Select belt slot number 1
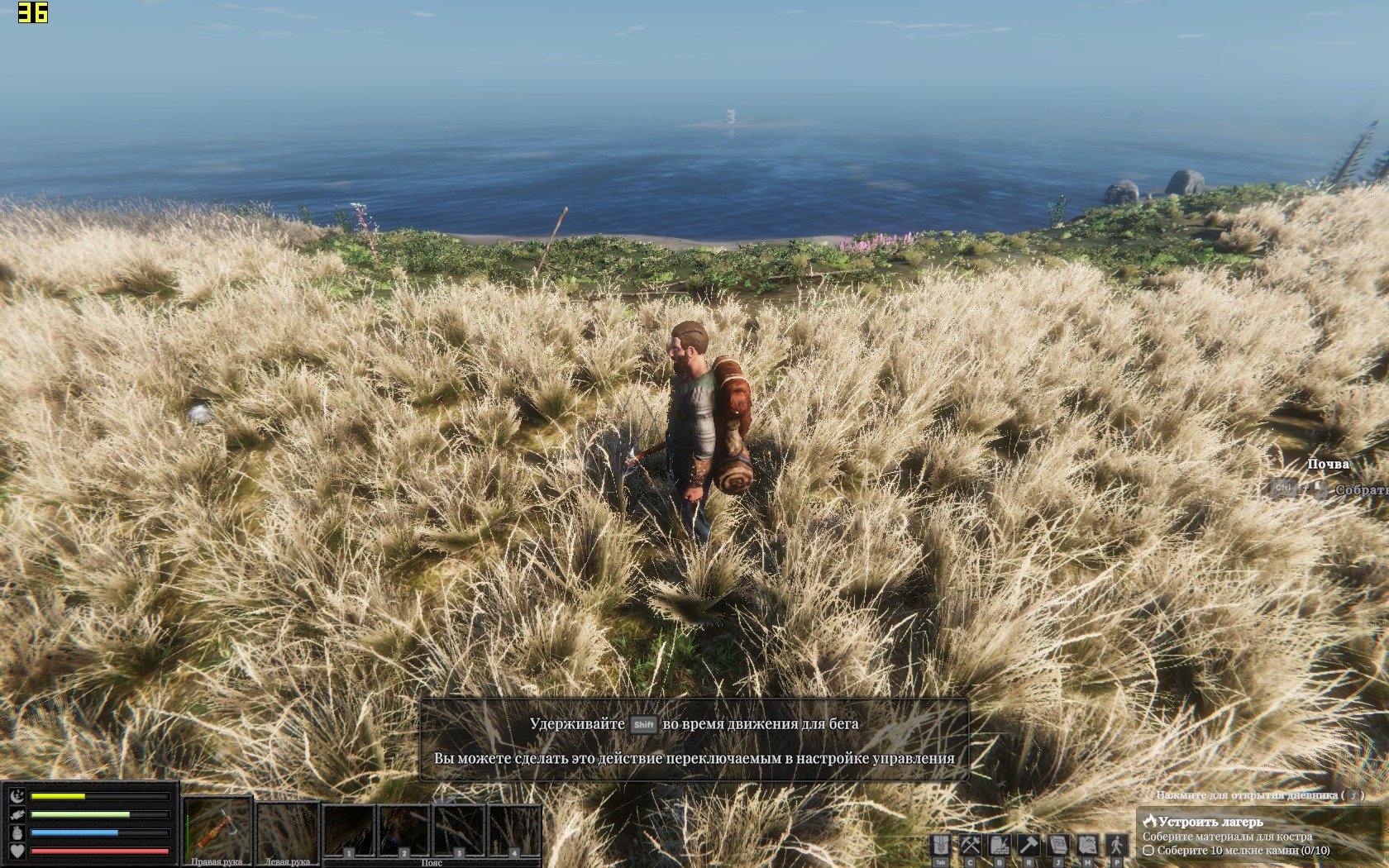The image size is (1389, 868). point(349,831)
